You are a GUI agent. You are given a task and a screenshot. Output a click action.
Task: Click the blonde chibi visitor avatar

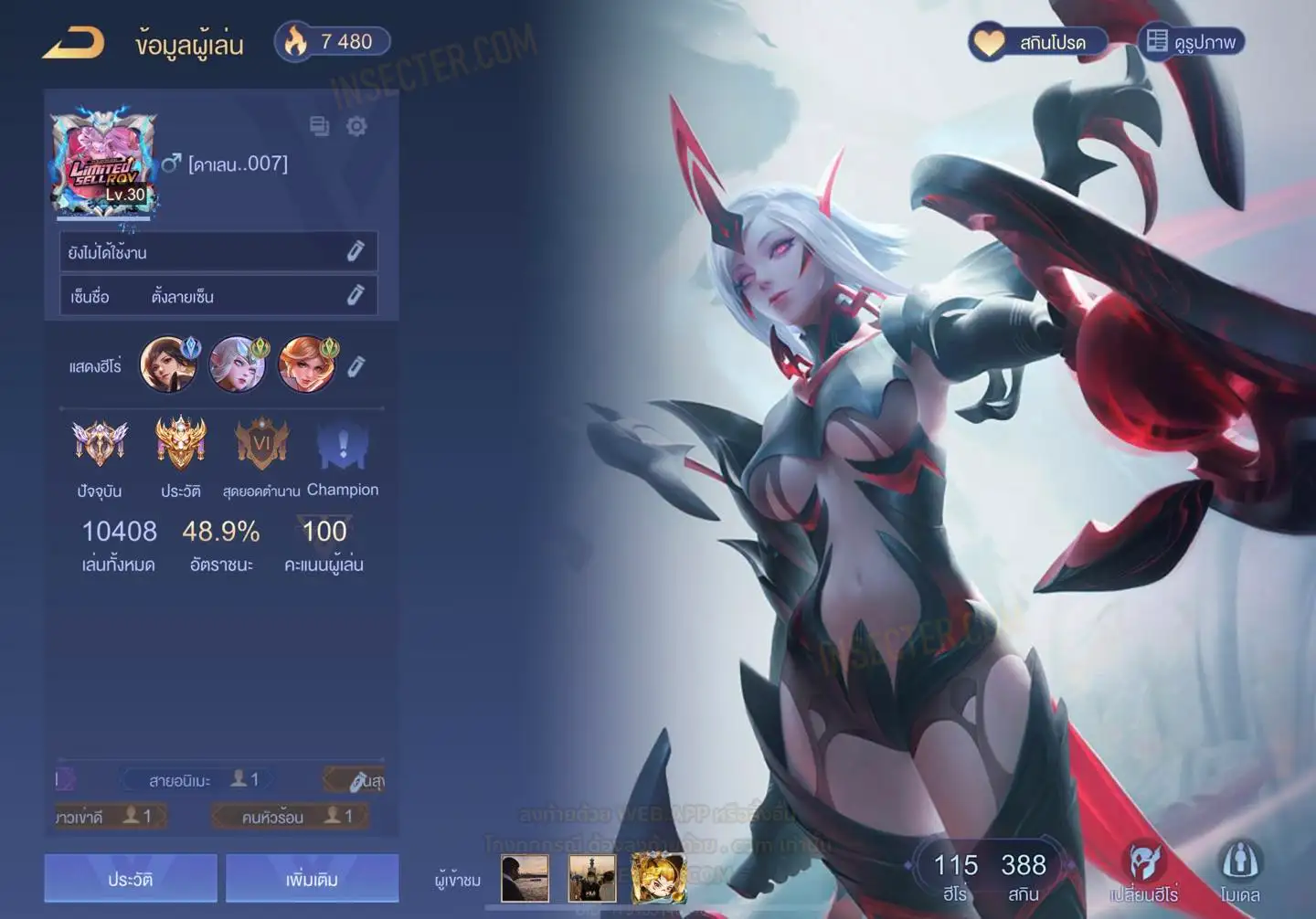(x=658, y=878)
